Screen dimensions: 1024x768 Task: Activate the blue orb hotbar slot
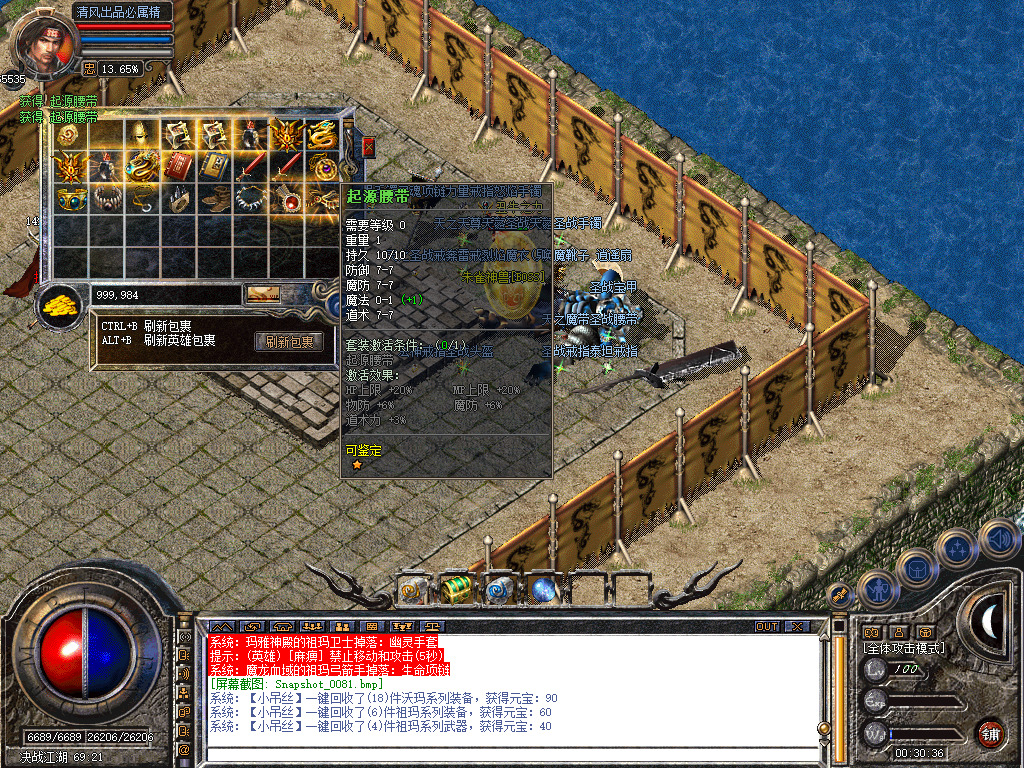[x=543, y=590]
